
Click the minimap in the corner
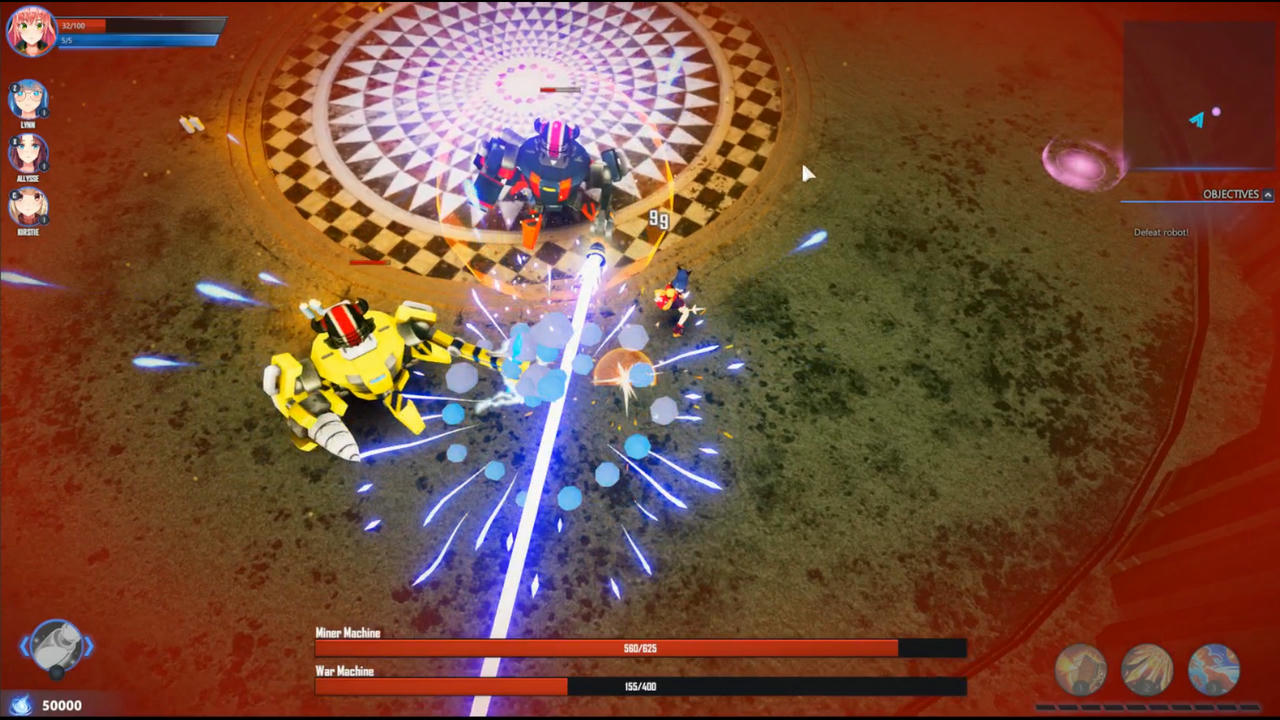click(x=1198, y=95)
